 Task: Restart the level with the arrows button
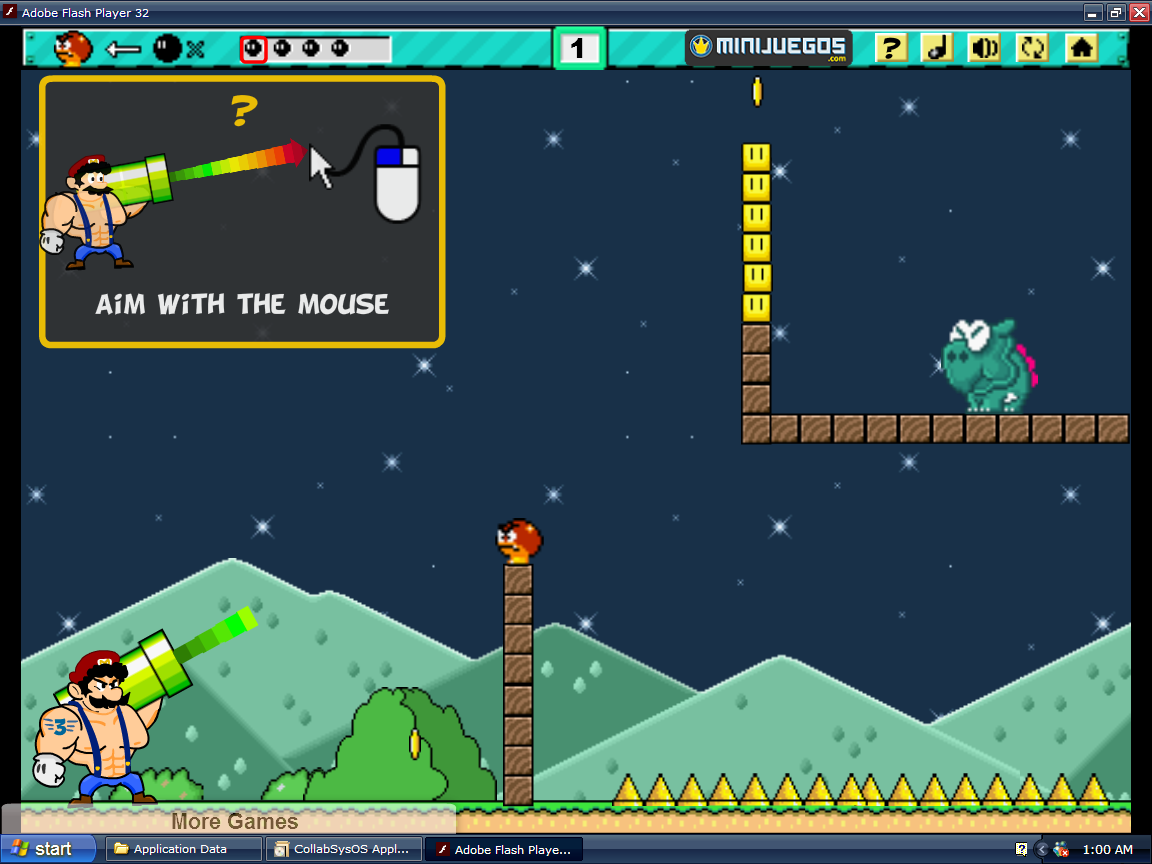point(1032,48)
